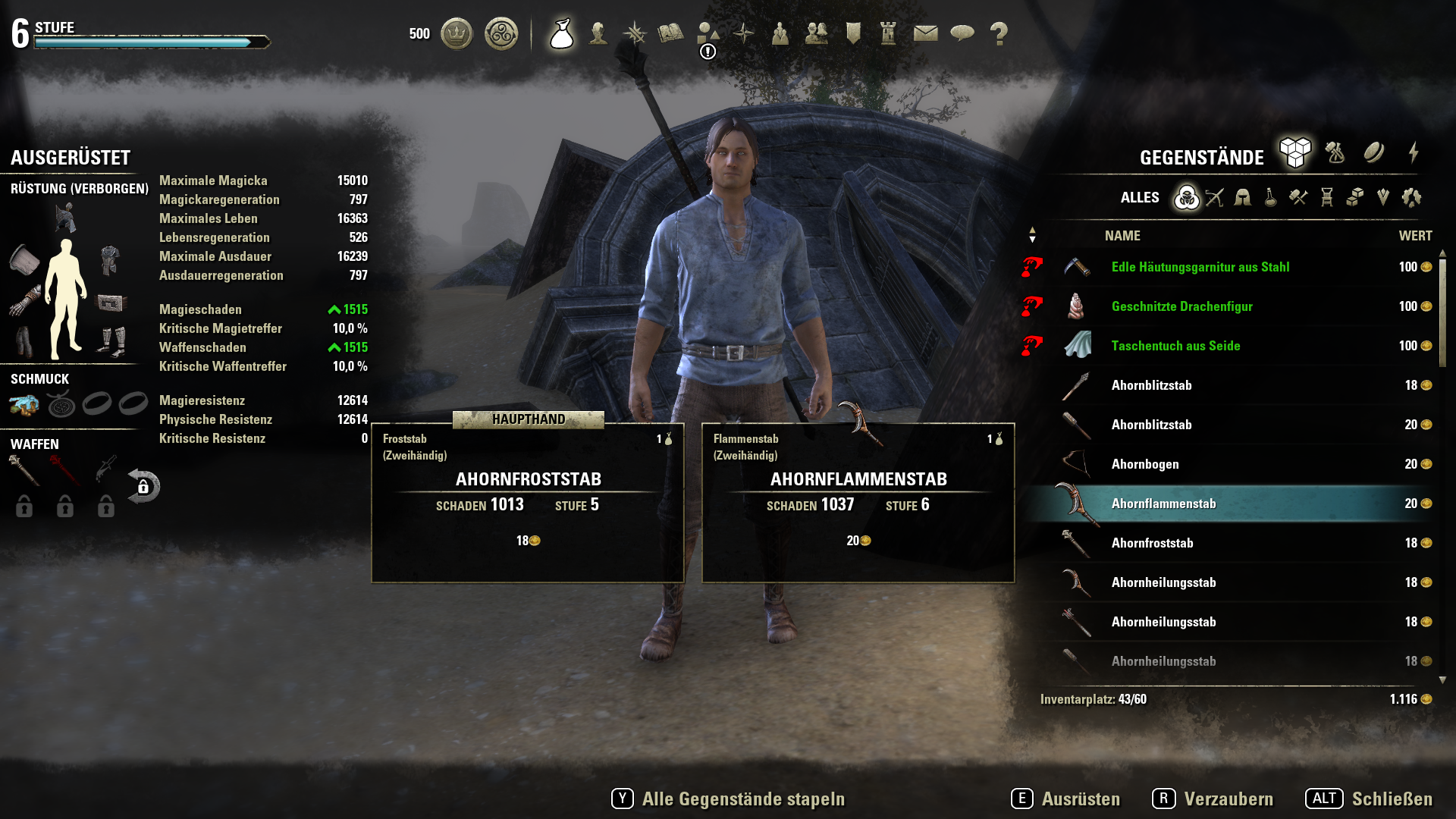
Task: Click the equipped helmet armor slot
Action: point(65,218)
